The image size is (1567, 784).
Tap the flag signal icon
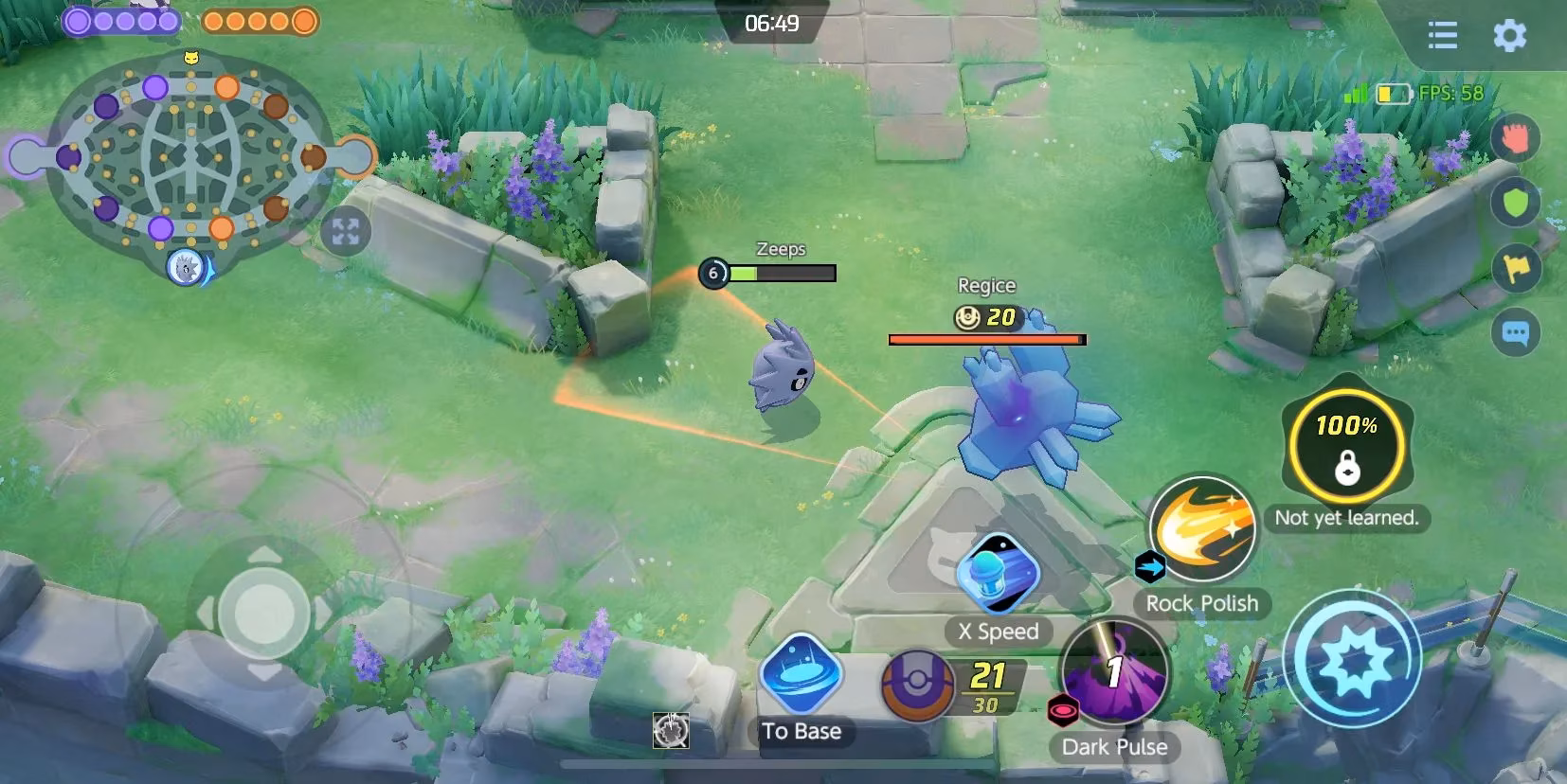point(1516,268)
